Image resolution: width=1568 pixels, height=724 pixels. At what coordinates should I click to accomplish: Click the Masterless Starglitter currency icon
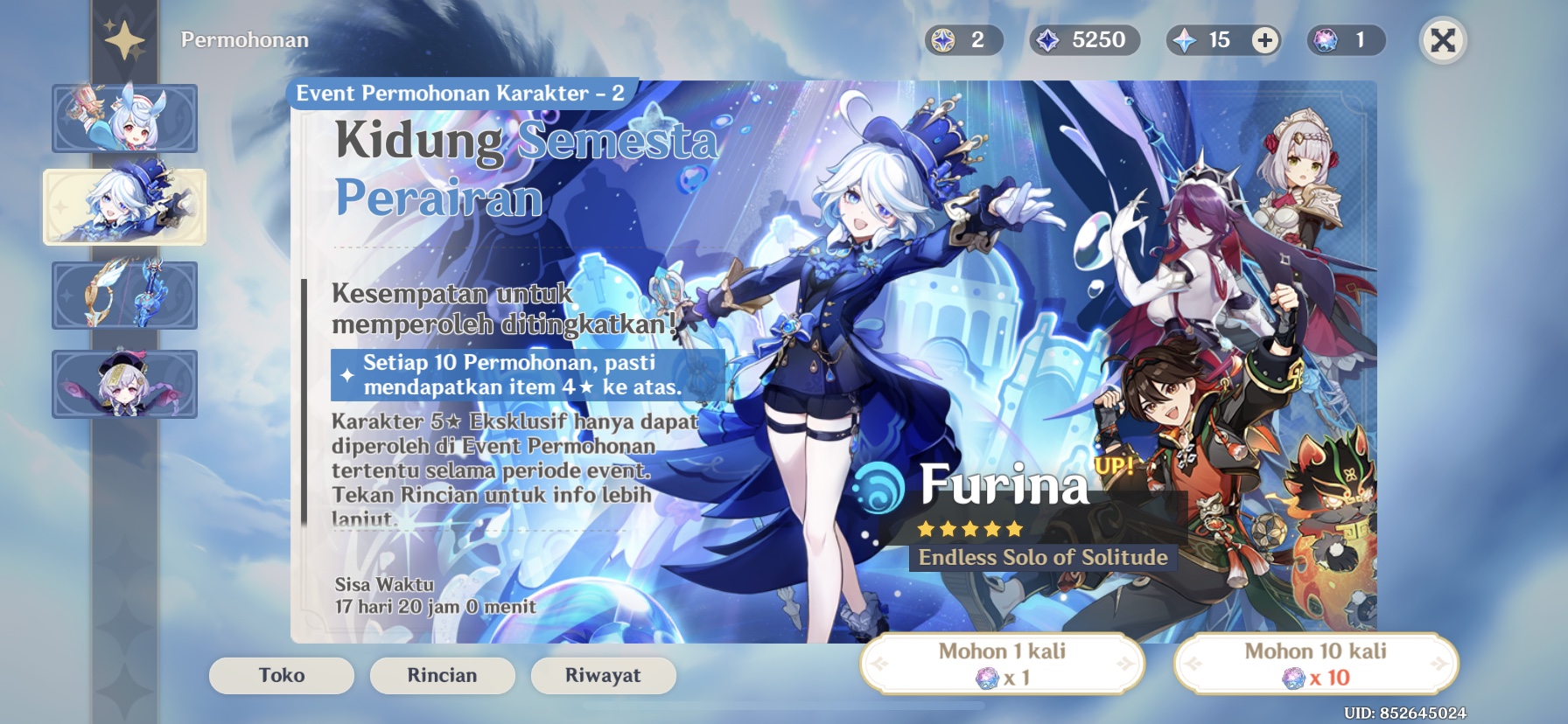pyautogui.click(x=943, y=39)
